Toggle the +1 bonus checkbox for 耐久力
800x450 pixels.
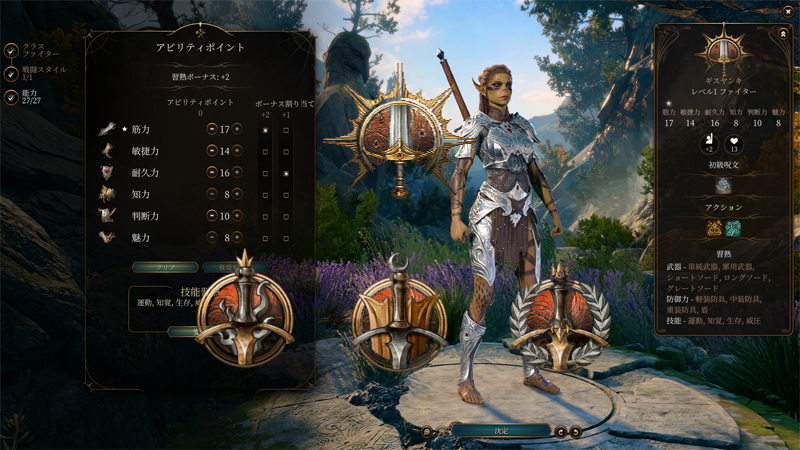286,173
